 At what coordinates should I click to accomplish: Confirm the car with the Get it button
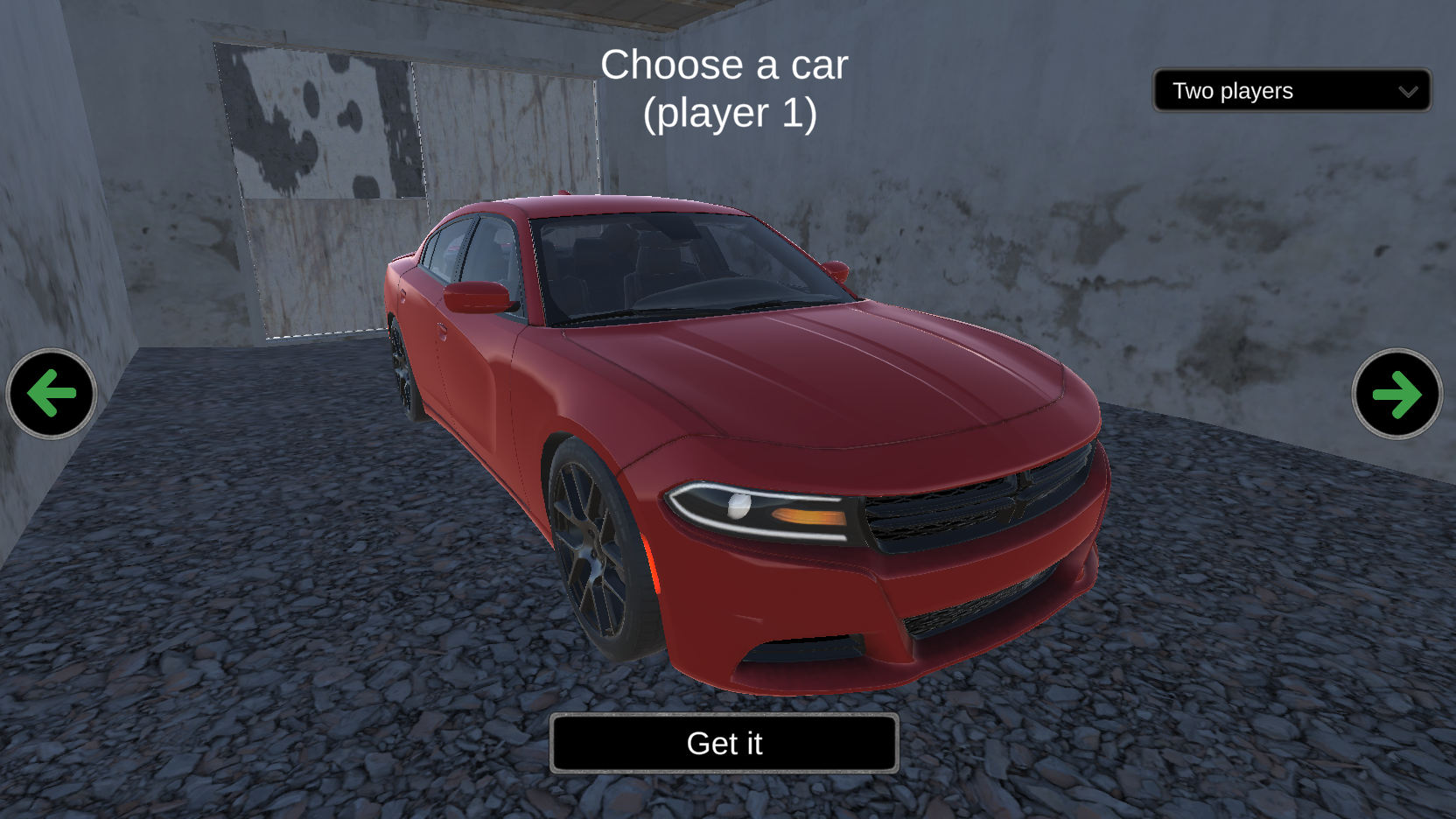tap(724, 743)
